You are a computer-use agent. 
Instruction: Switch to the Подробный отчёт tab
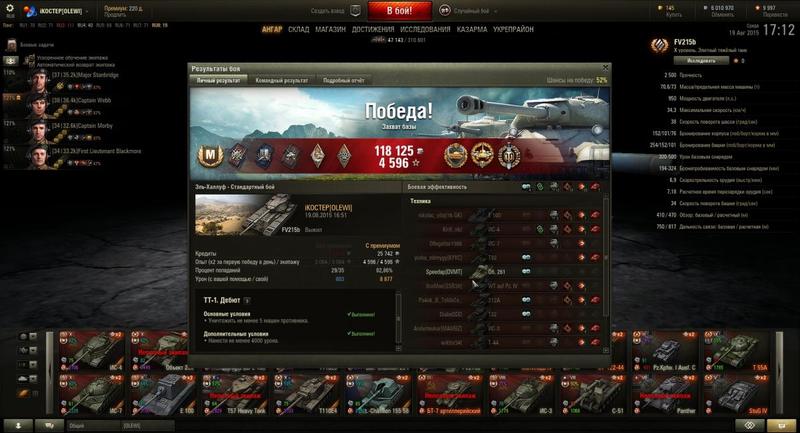343,80
